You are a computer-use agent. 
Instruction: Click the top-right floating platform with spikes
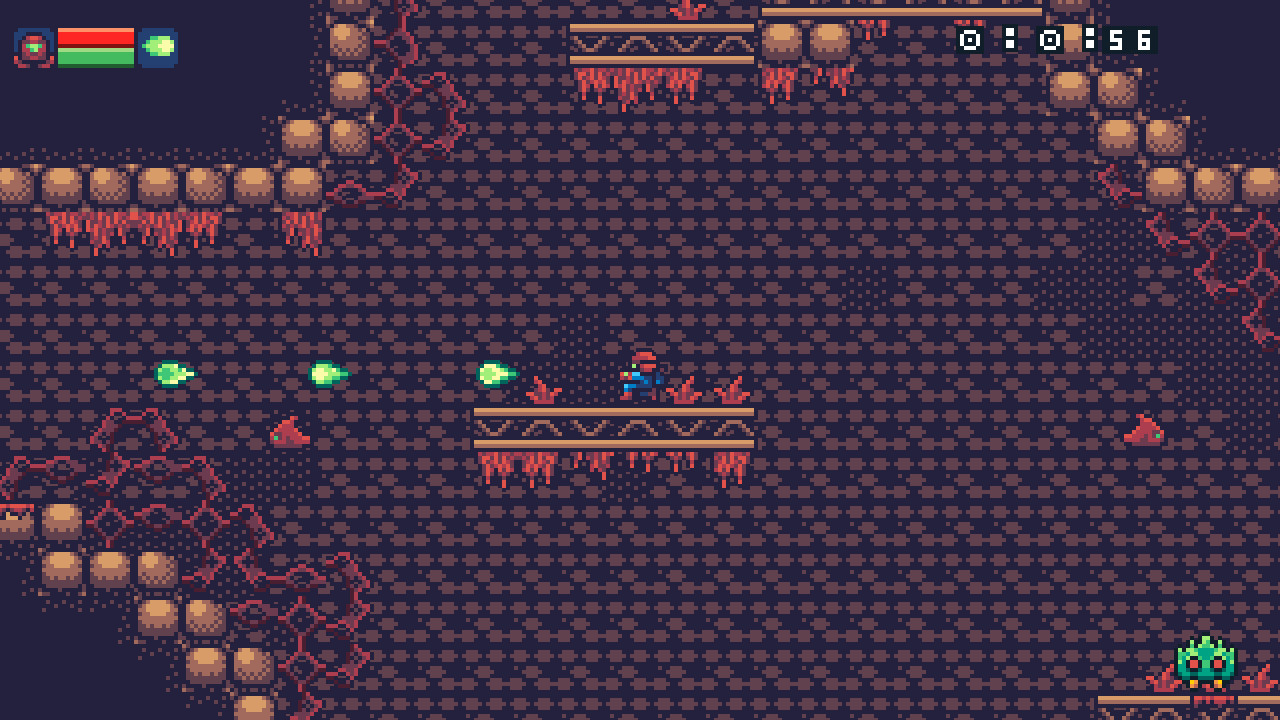click(x=660, y=45)
